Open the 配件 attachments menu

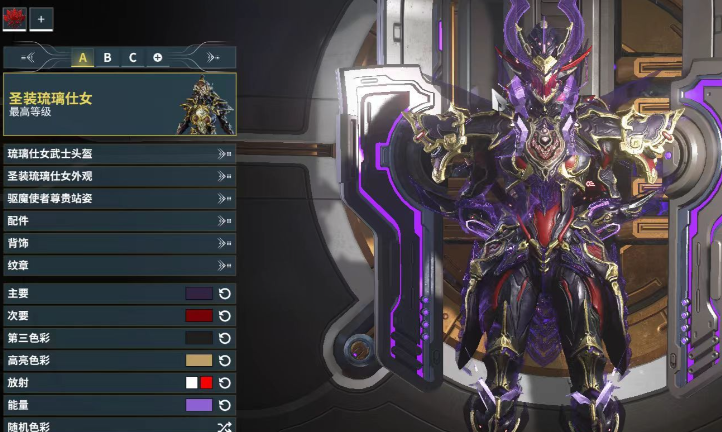(x=119, y=220)
